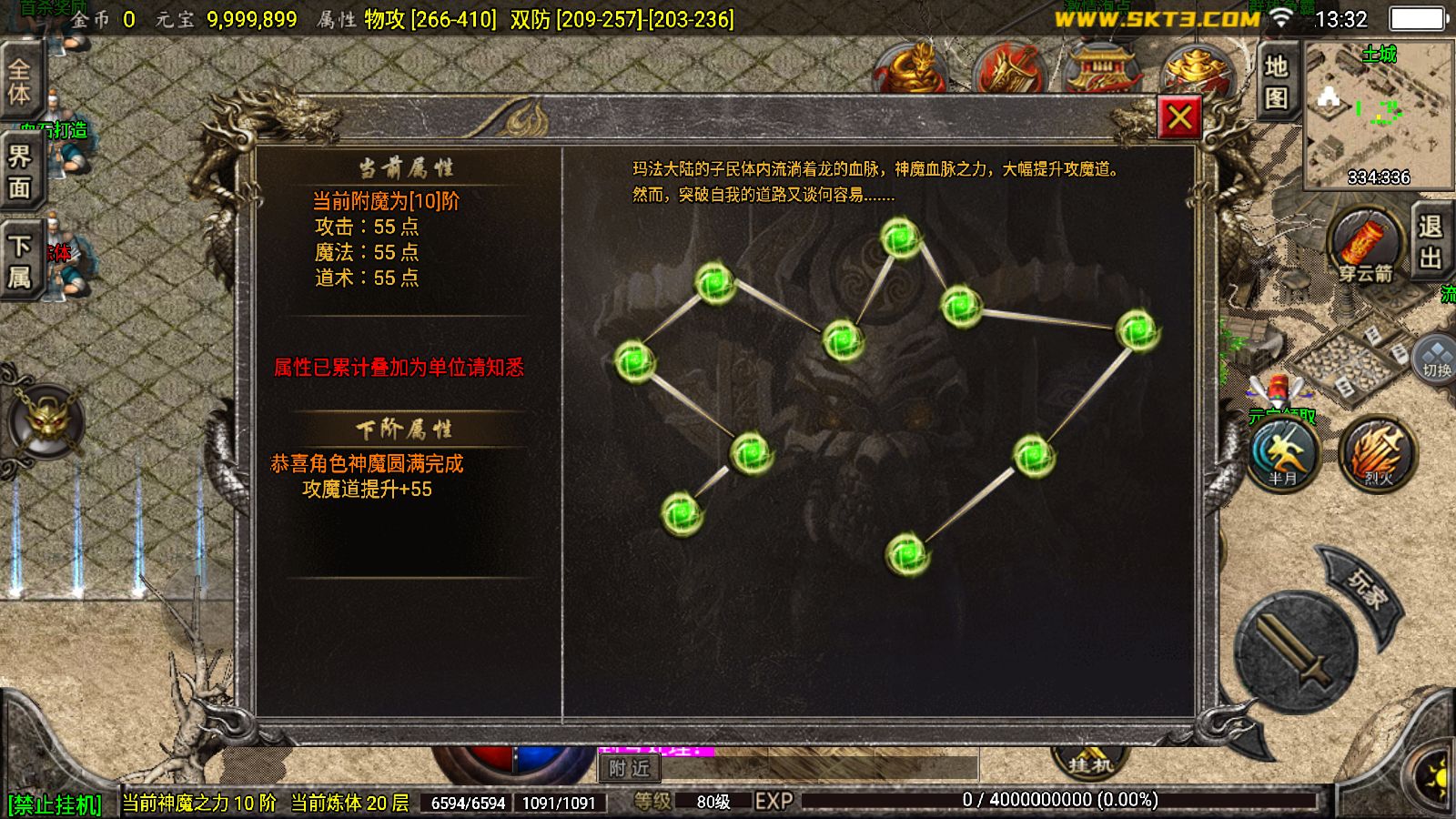Click the 退出 exit button

pos(1429,241)
